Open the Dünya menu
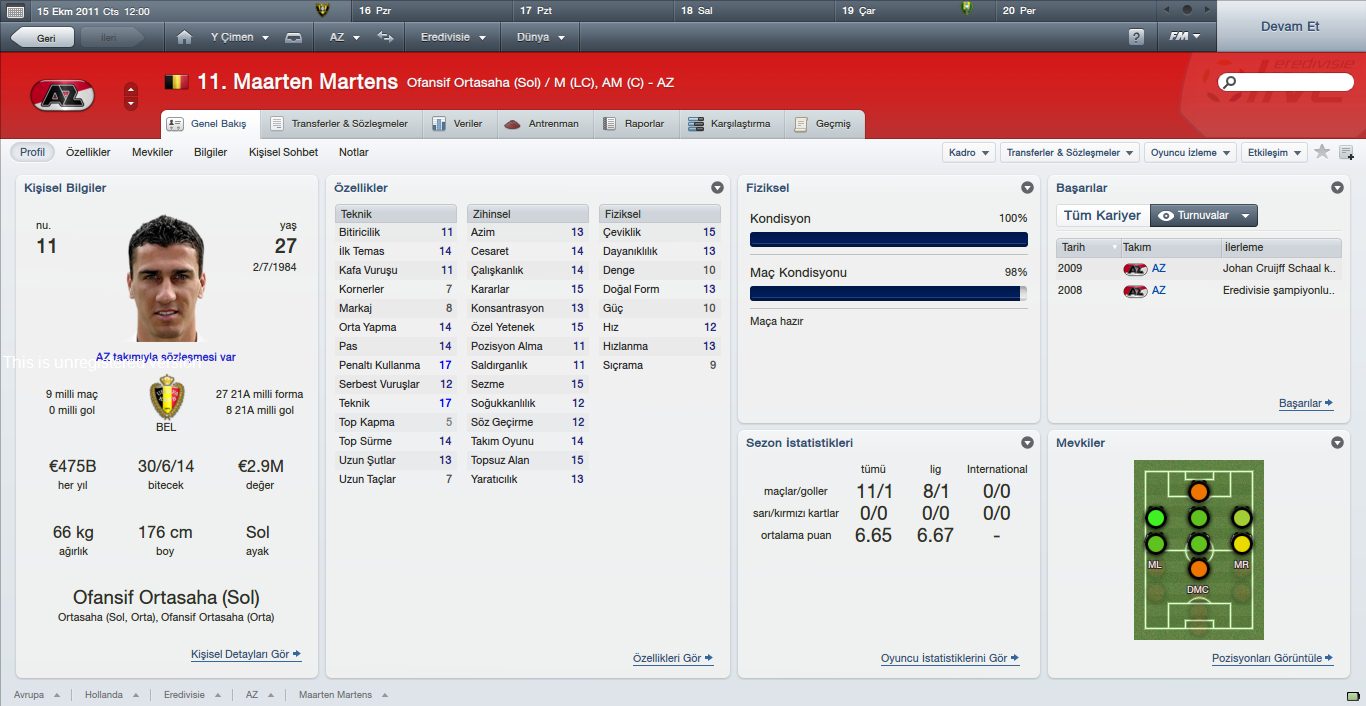Viewport: 1366px width, 706px height. point(540,37)
